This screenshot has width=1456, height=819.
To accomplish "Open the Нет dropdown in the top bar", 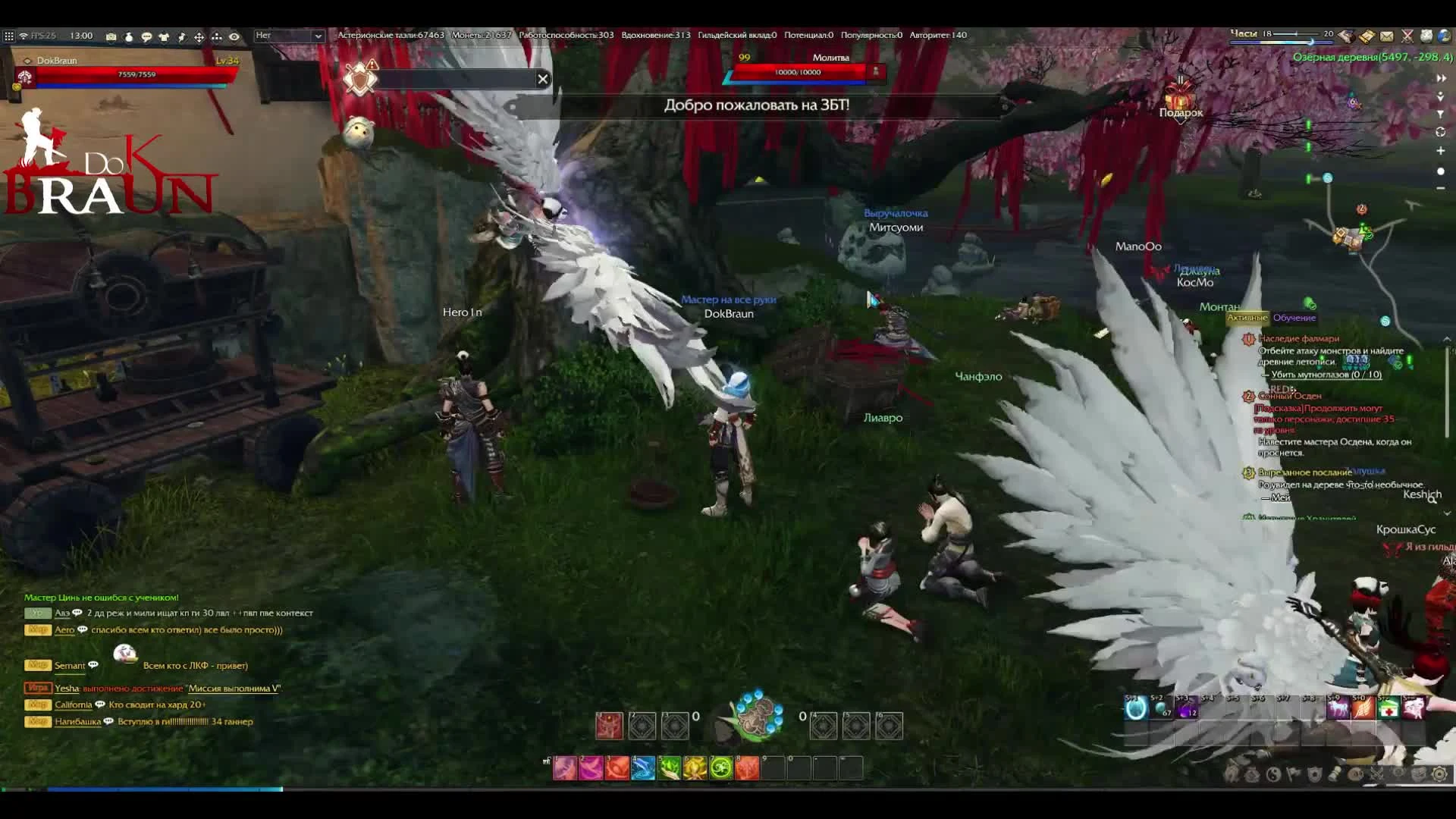I will tap(288, 36).
